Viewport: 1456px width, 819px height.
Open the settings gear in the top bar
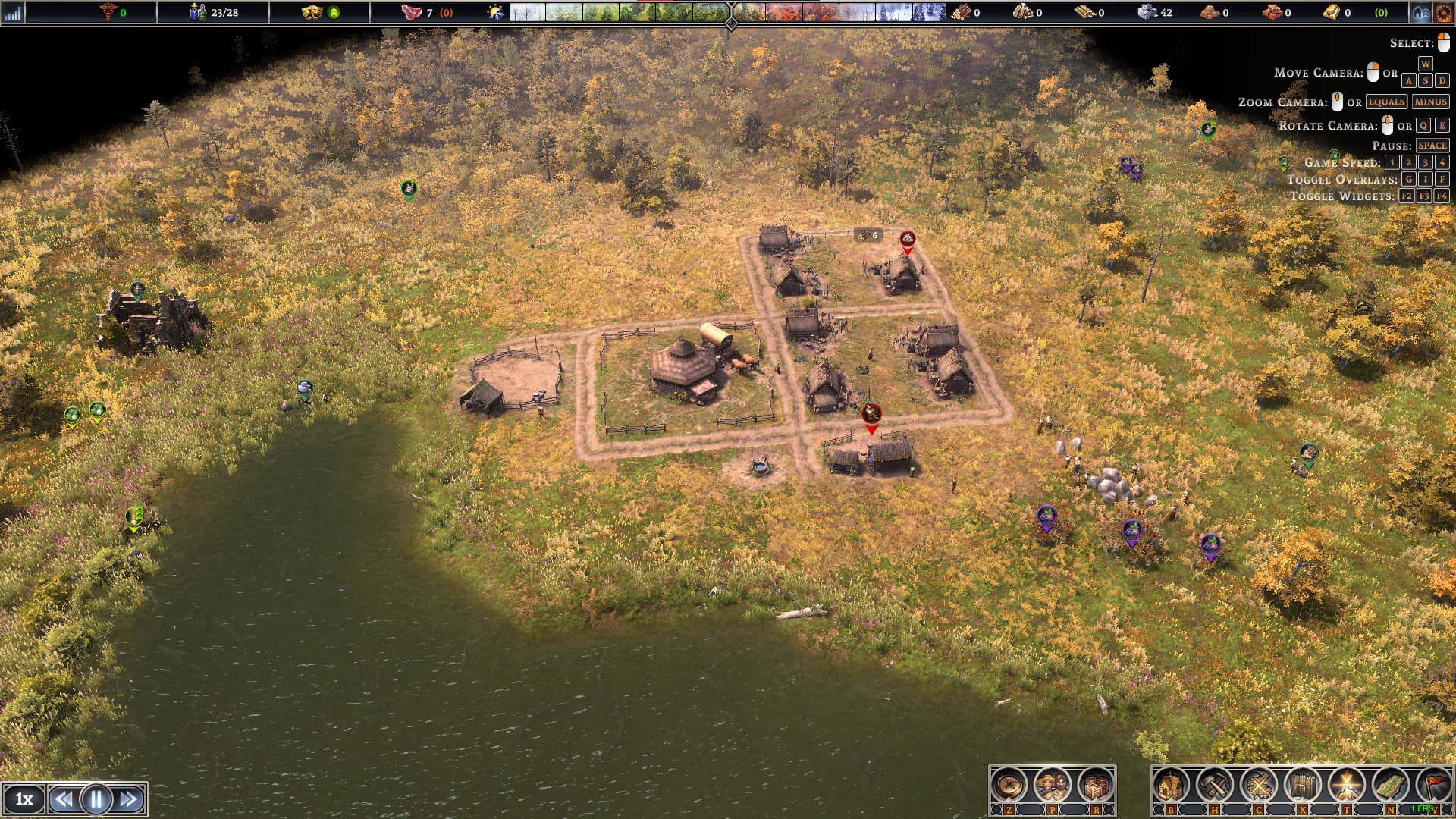click(1443, 12)
